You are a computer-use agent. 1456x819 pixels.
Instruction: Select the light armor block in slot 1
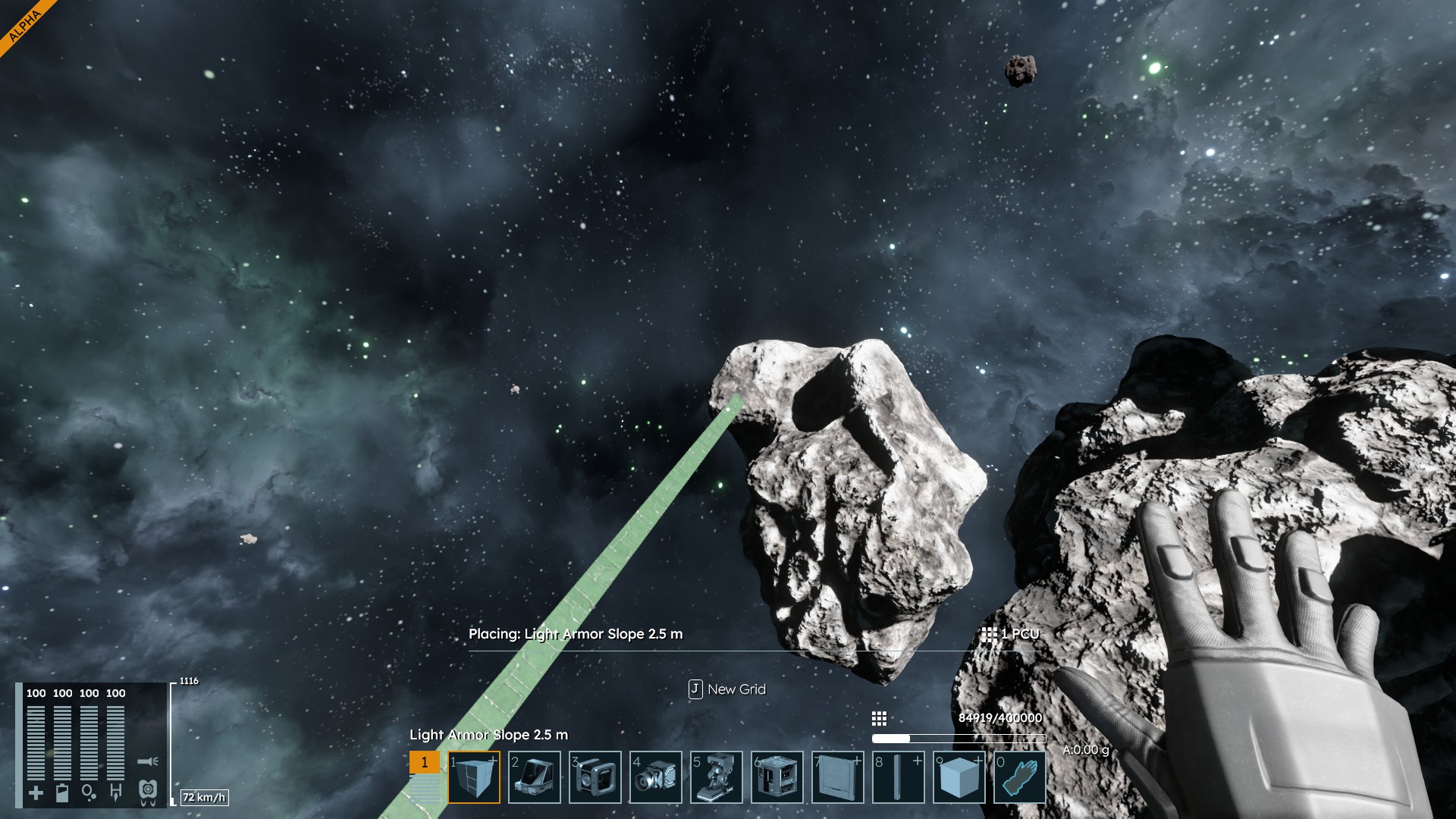[x=474, y=777]
